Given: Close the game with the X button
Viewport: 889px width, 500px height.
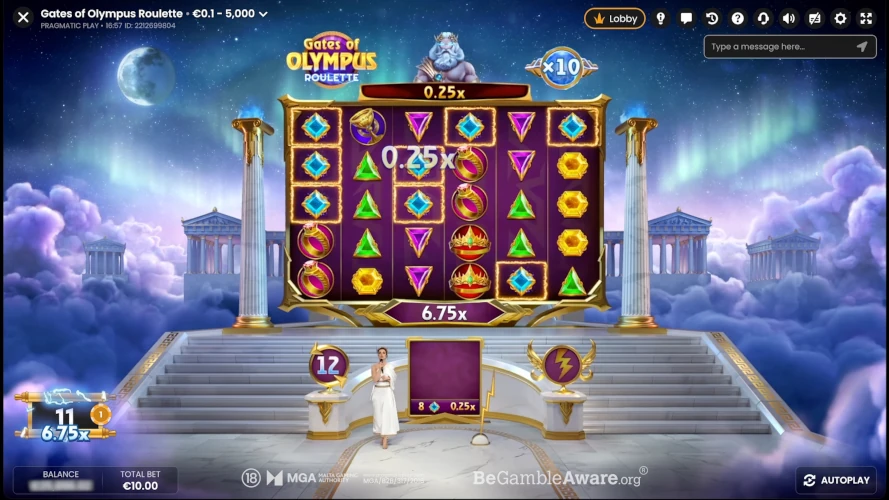Looking at the screenshot, I should pyautogui.click(x=23, y=16).
